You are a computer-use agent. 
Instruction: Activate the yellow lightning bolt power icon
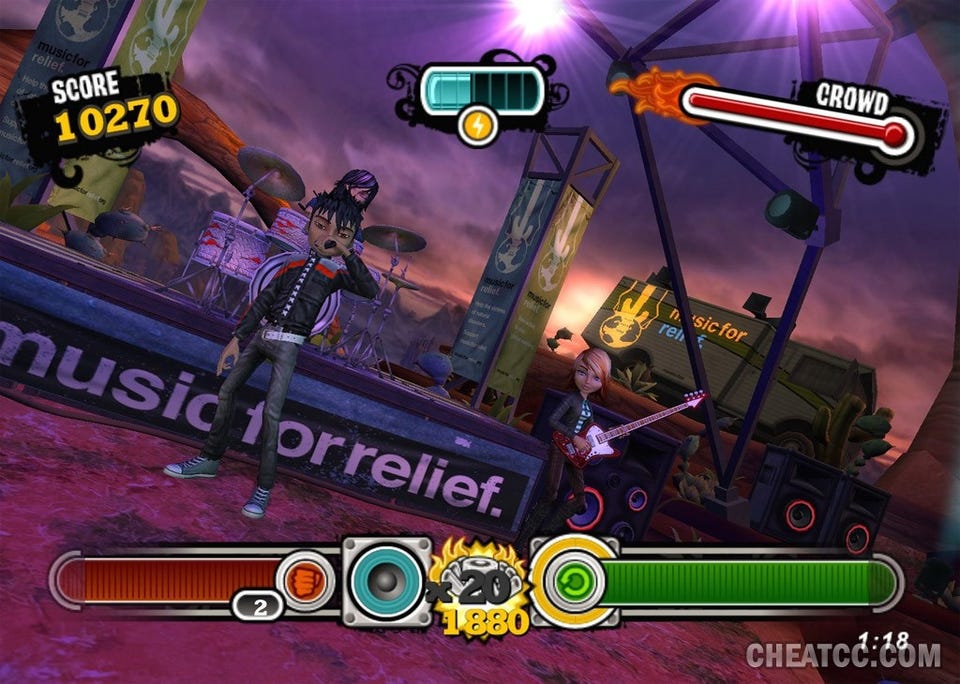(478, 126)
